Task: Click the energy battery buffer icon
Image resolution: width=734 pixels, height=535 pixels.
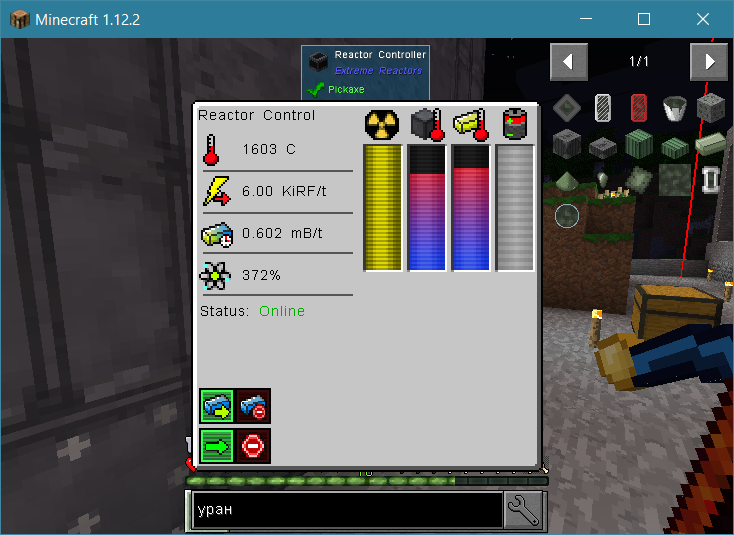Action: click(516, 124)
